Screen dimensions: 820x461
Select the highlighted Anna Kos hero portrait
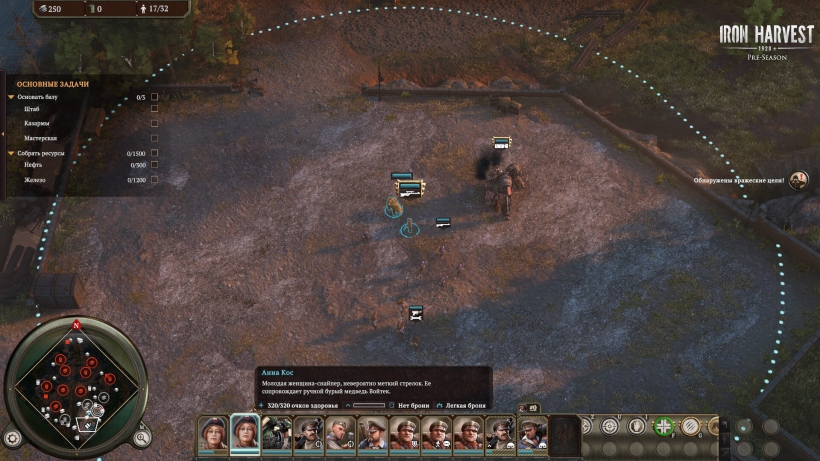click(245, 433)
